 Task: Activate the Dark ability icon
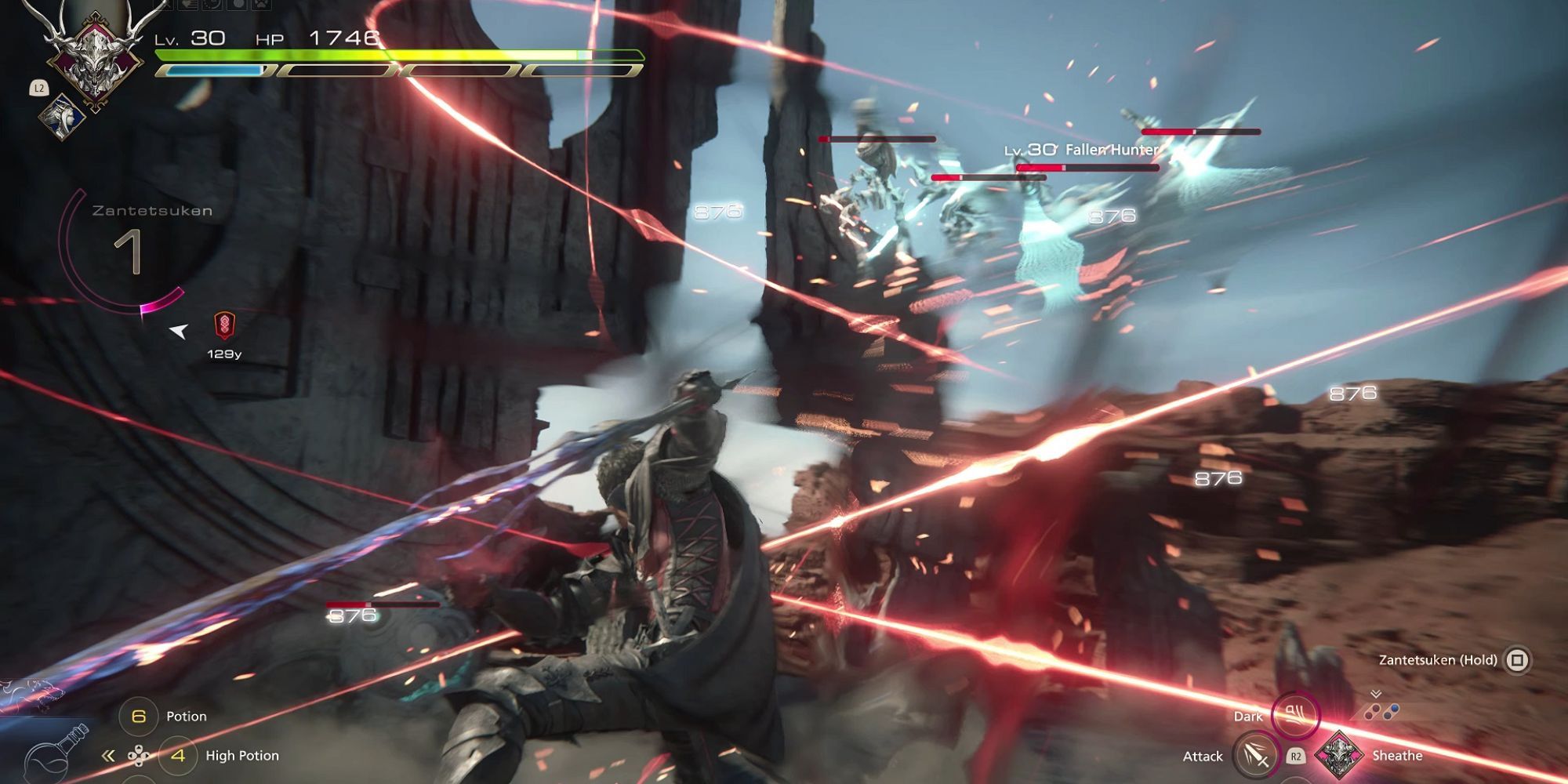1295,714
